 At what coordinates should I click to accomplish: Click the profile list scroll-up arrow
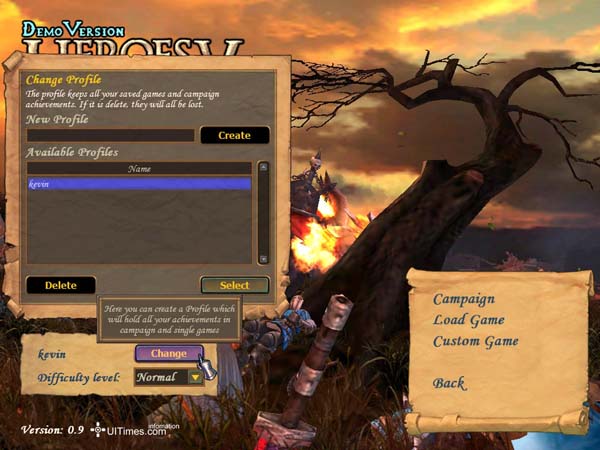(263, 168)
